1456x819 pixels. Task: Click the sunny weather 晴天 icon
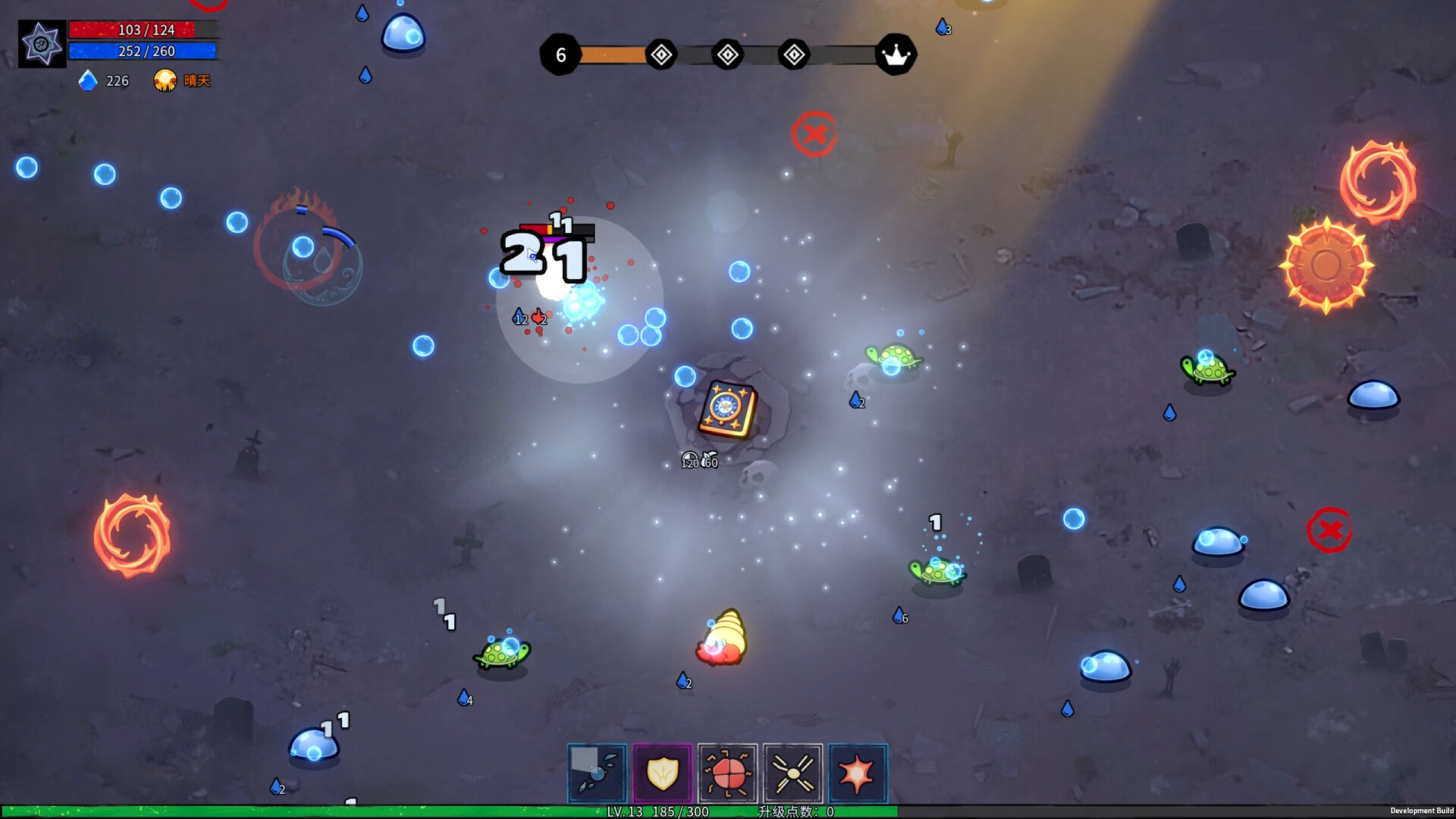[x=166, y=80]
